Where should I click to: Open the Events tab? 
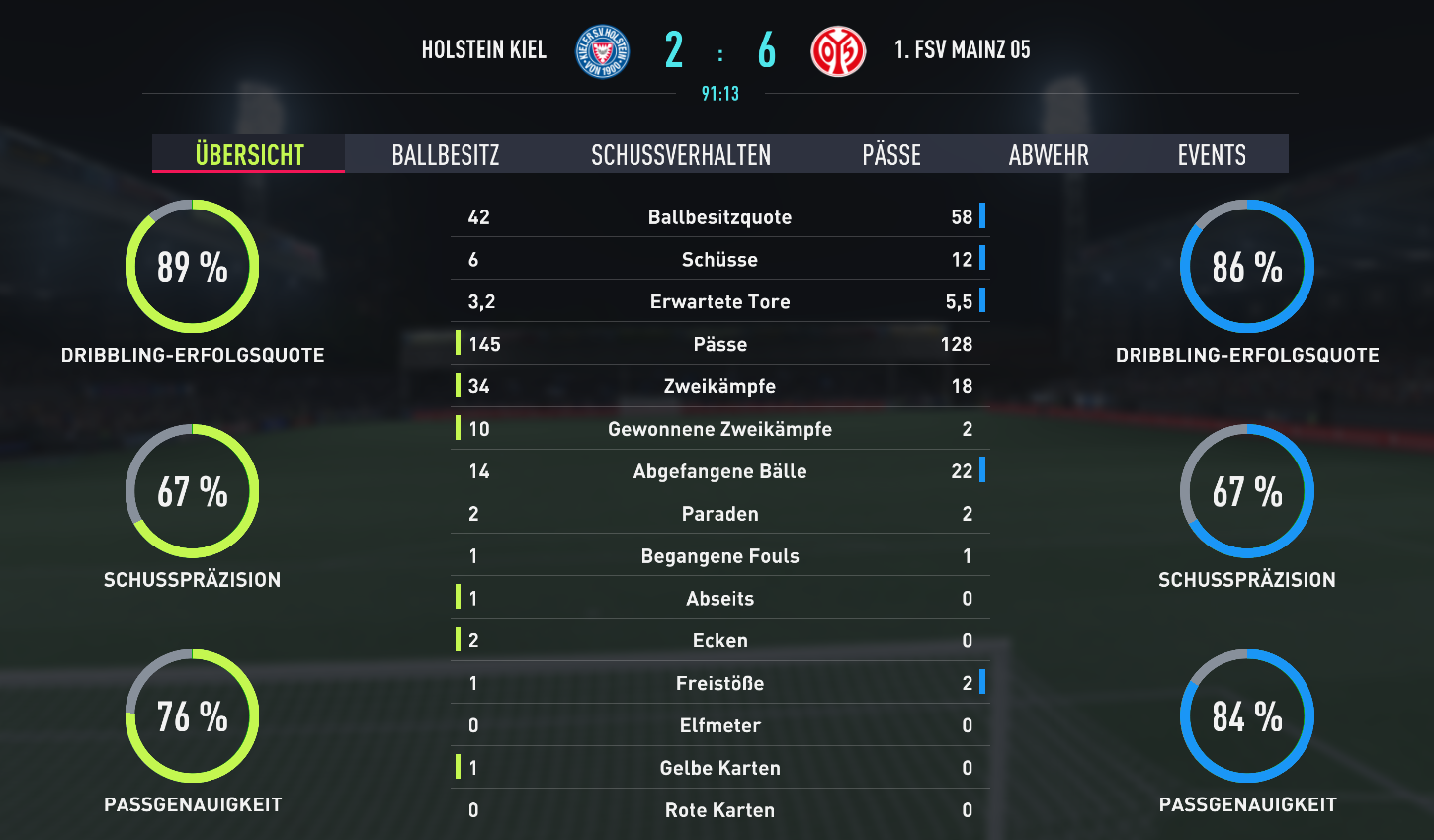pyautogui.click(x=1212, y=155)
